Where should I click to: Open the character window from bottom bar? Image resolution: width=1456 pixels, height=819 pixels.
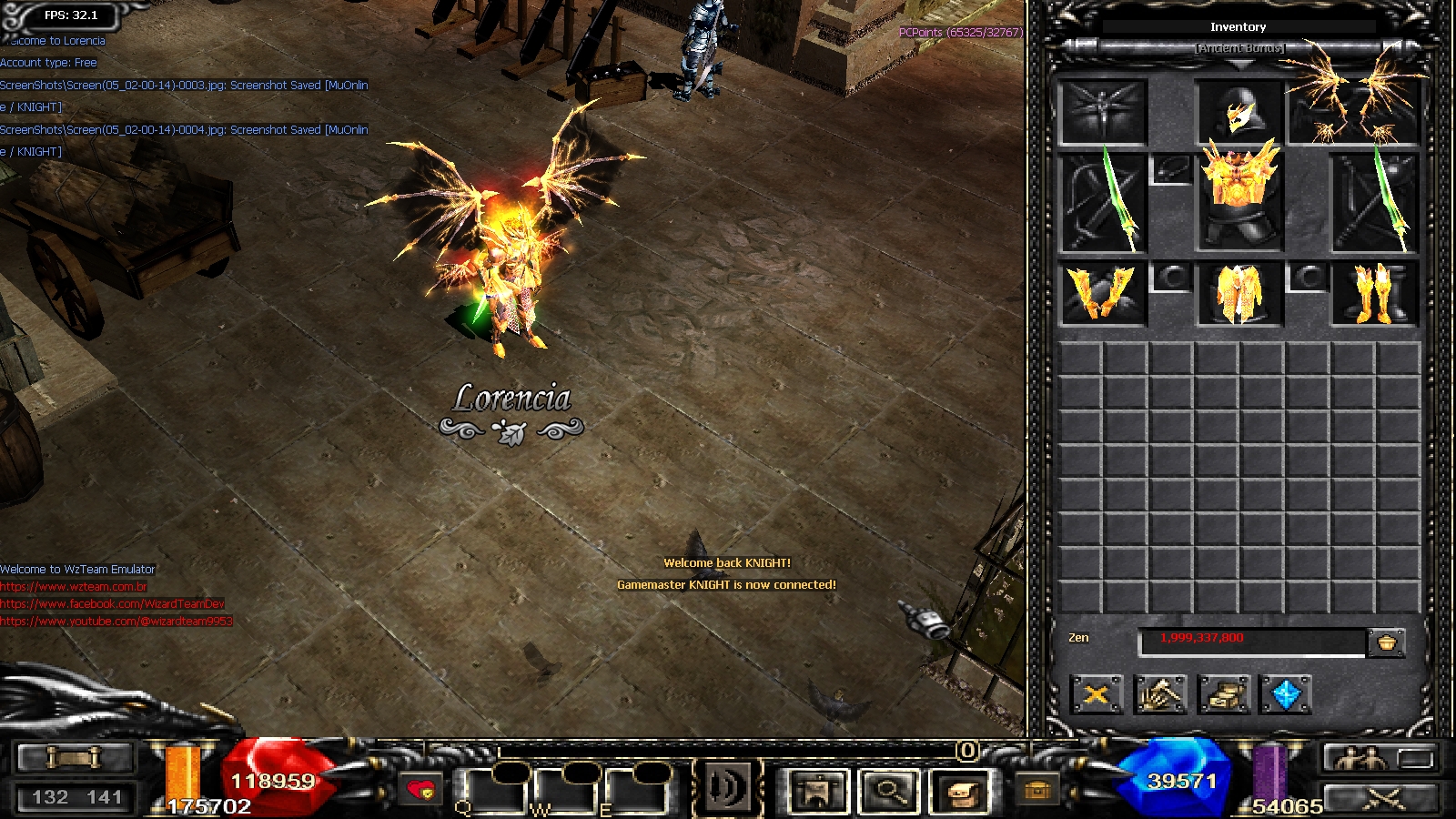pyautogui.click(x=818, y=790)
